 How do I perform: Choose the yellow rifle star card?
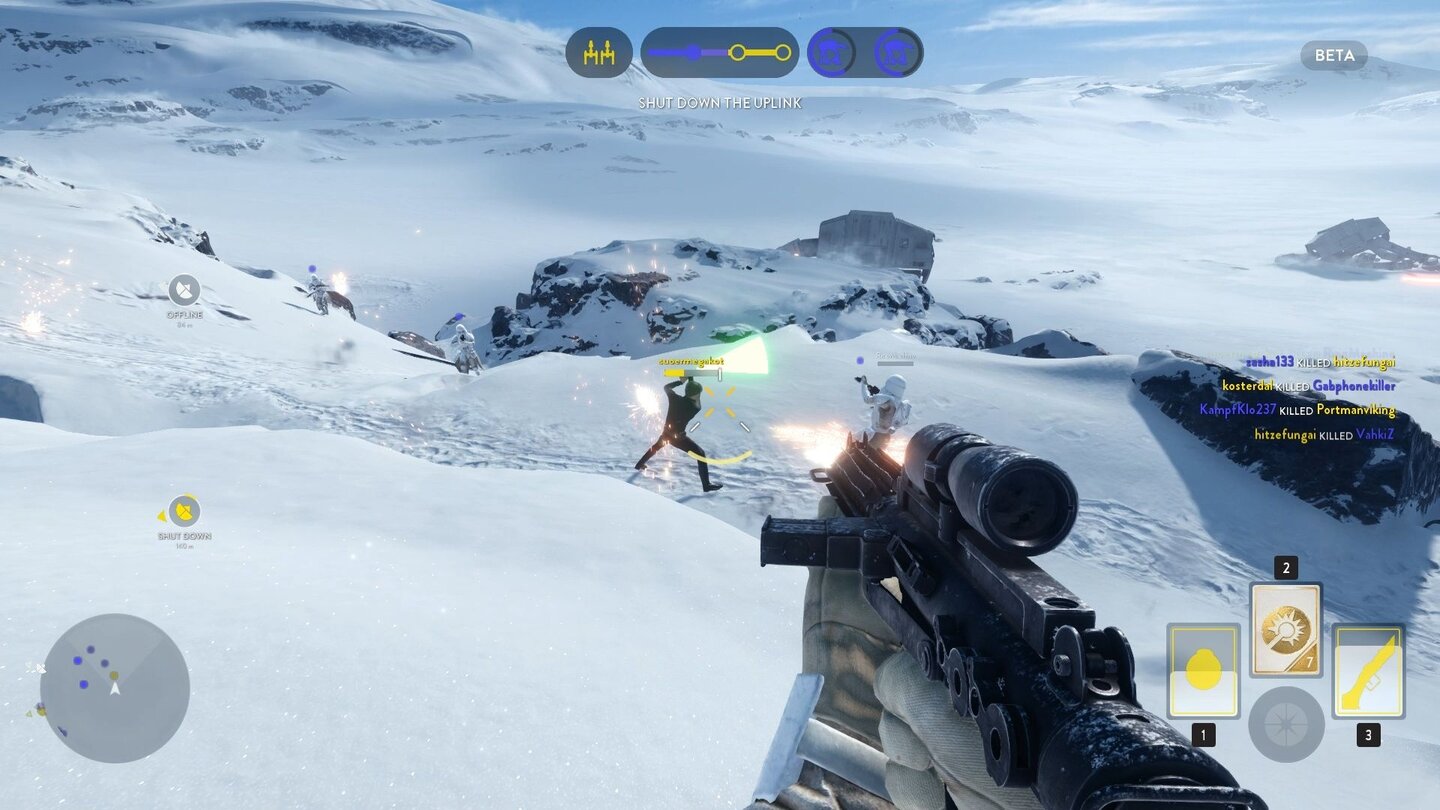[x=1367, y=671]
